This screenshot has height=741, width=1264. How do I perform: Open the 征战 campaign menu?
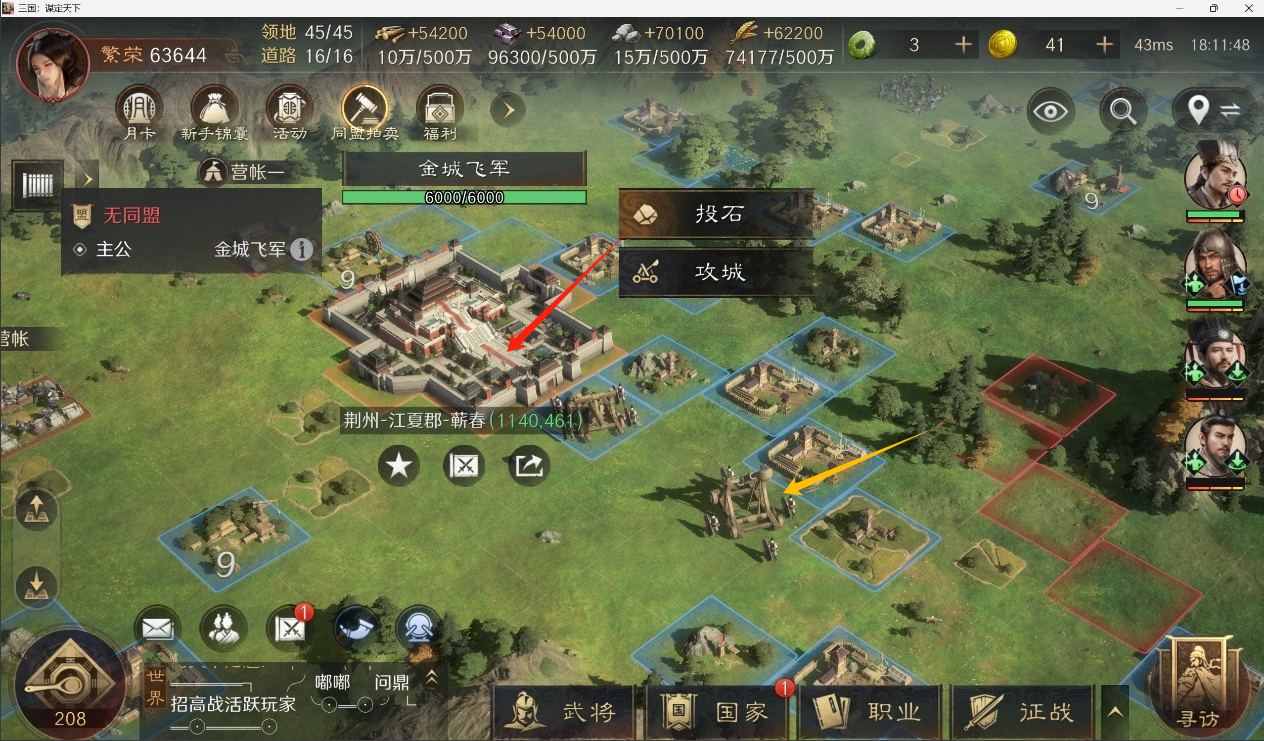pos(1023,712)
